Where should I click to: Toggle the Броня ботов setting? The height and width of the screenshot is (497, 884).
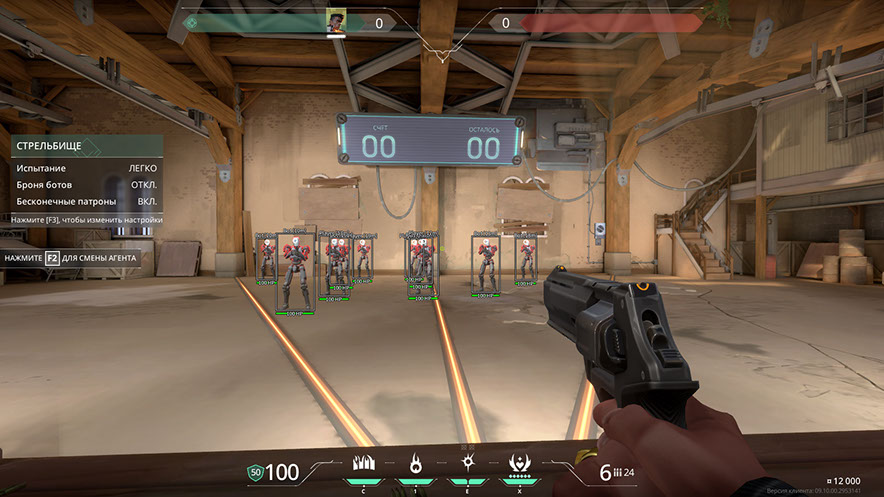pyautogui.click(x=86, y=185)
